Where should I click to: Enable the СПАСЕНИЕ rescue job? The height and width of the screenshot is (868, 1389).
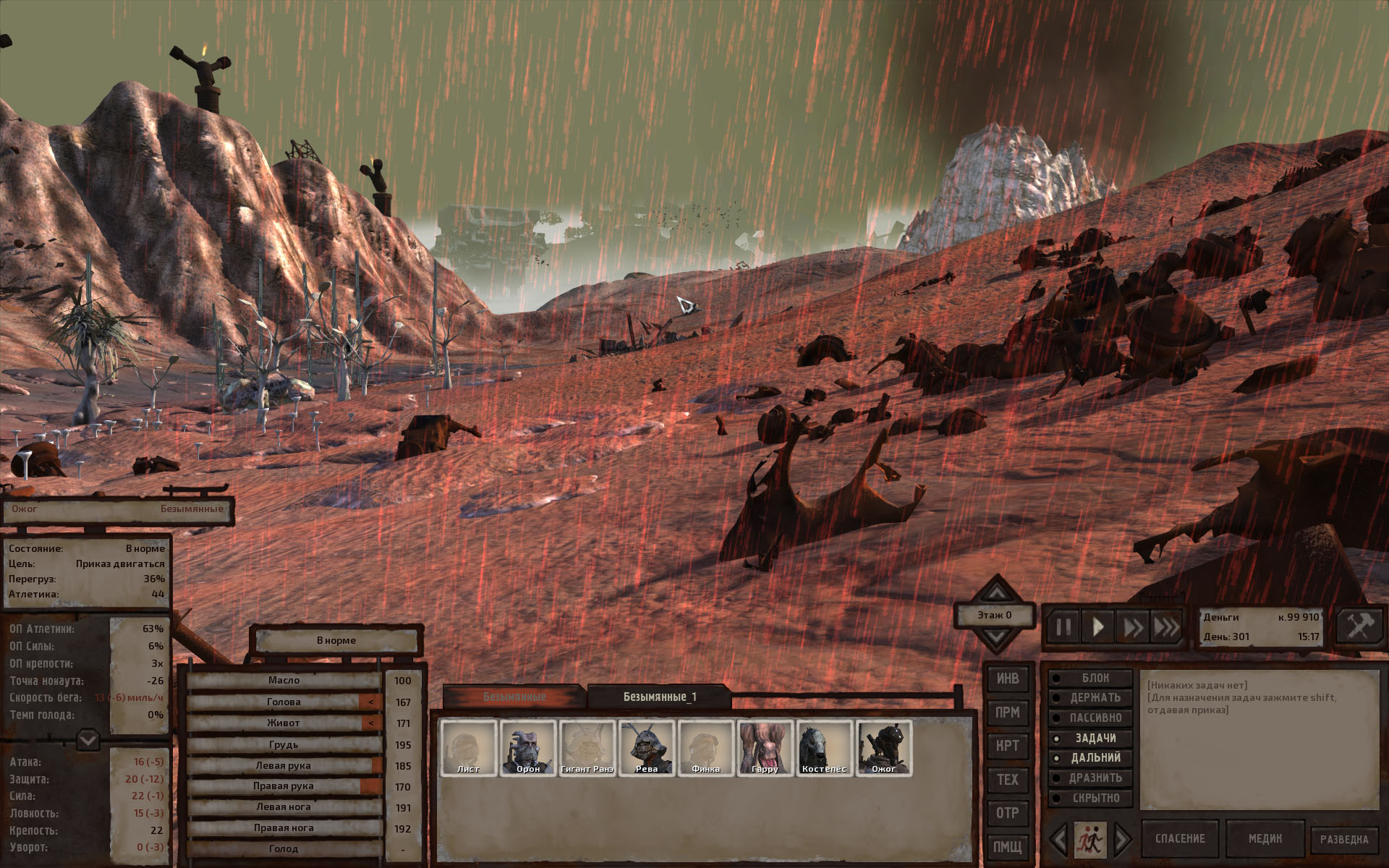(x=1180, y=839)
